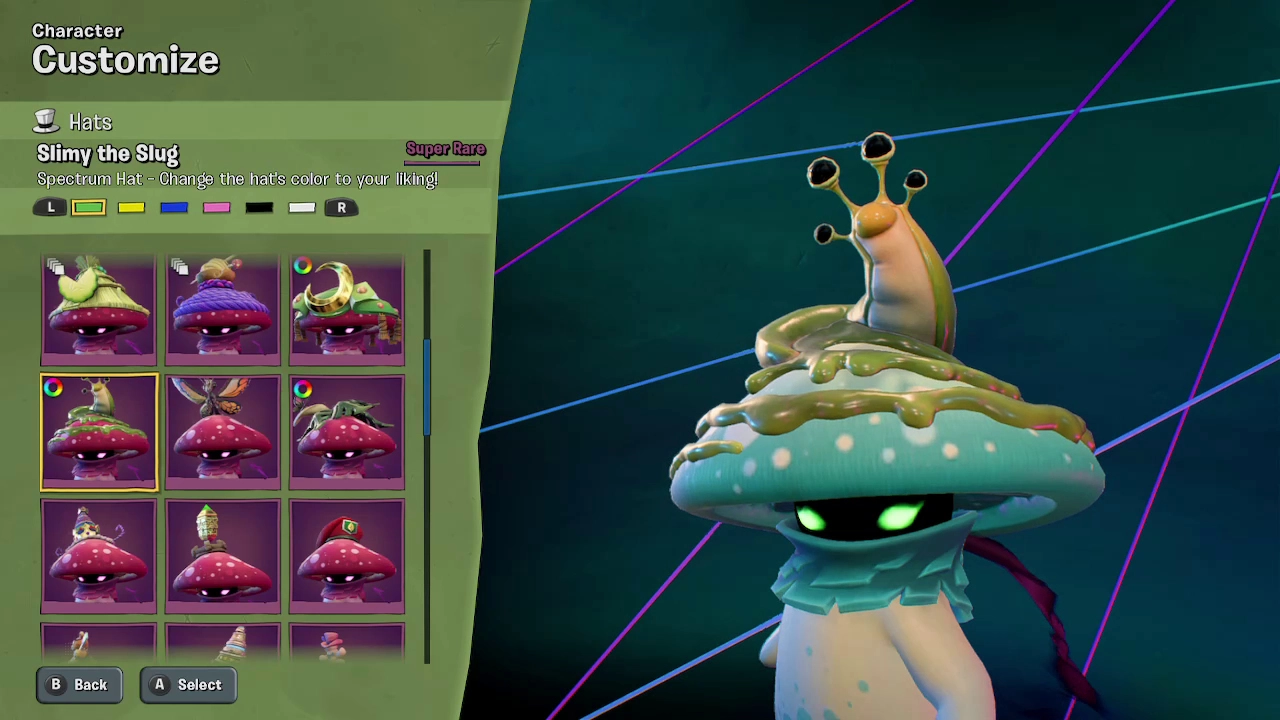Click the duplicate stack badge on purple beanie hat
Image resolution: width=1280 pixels, height=720 pixels.
[x=180, y=267]
